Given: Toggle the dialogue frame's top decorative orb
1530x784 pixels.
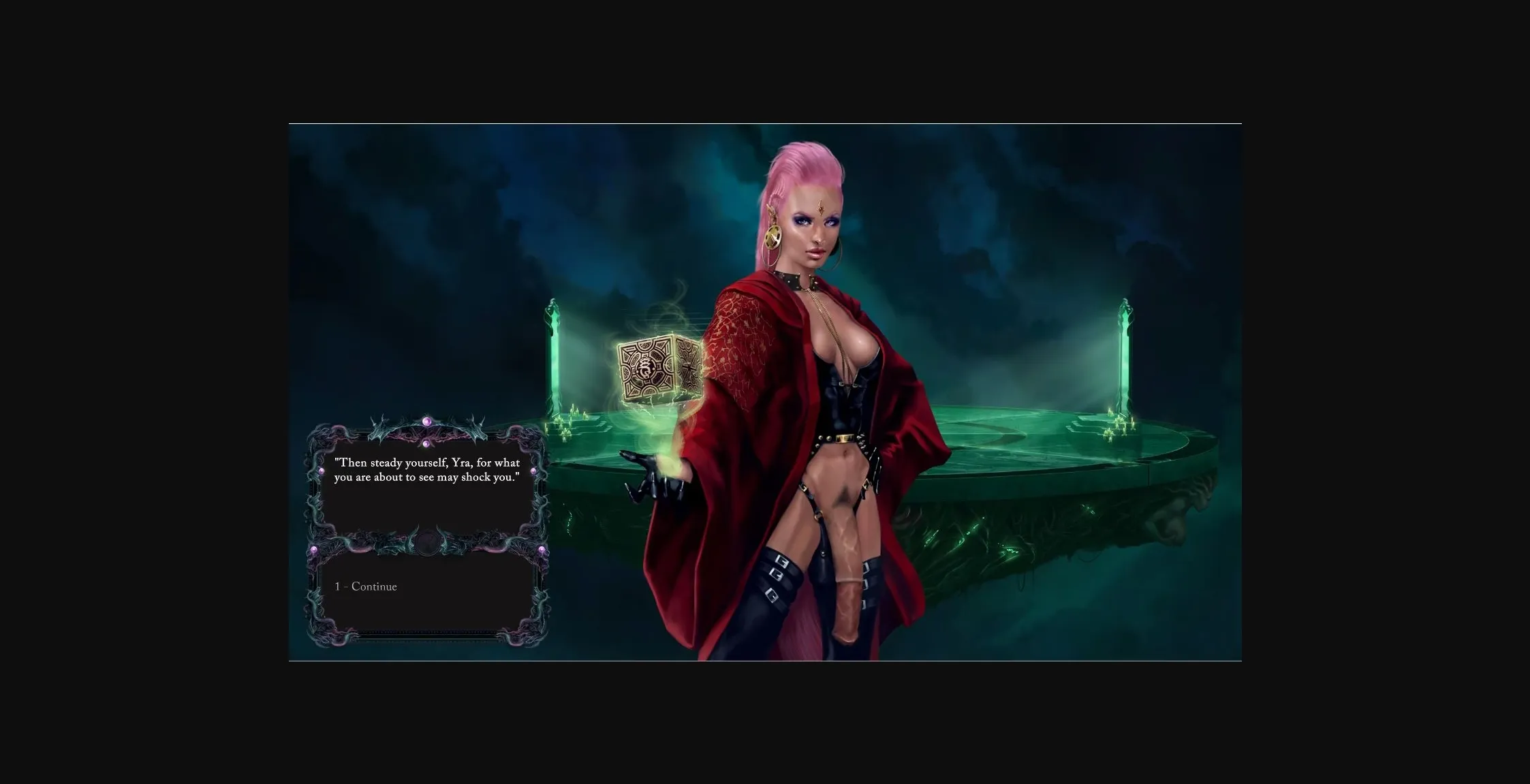Looking at the screenshot, I should tap(427, 422).
